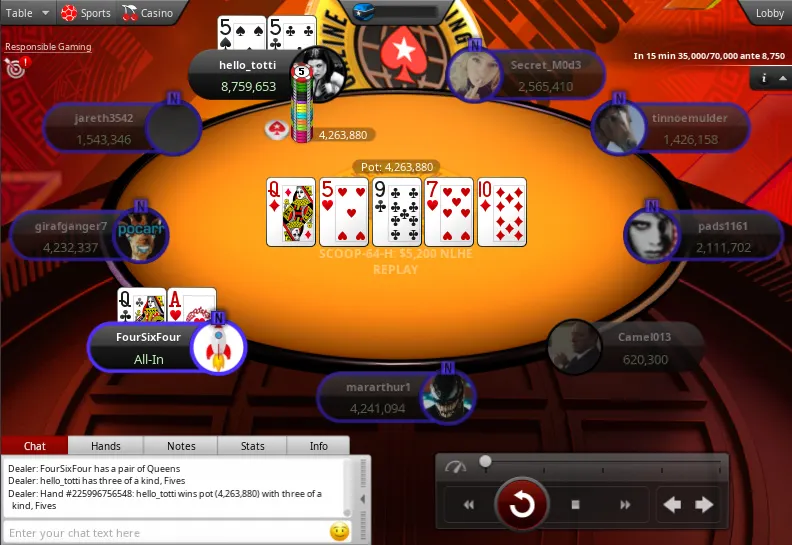This screenshot has height=545, width=792.
Task: Focus the chat text input field
Action: 165,533
